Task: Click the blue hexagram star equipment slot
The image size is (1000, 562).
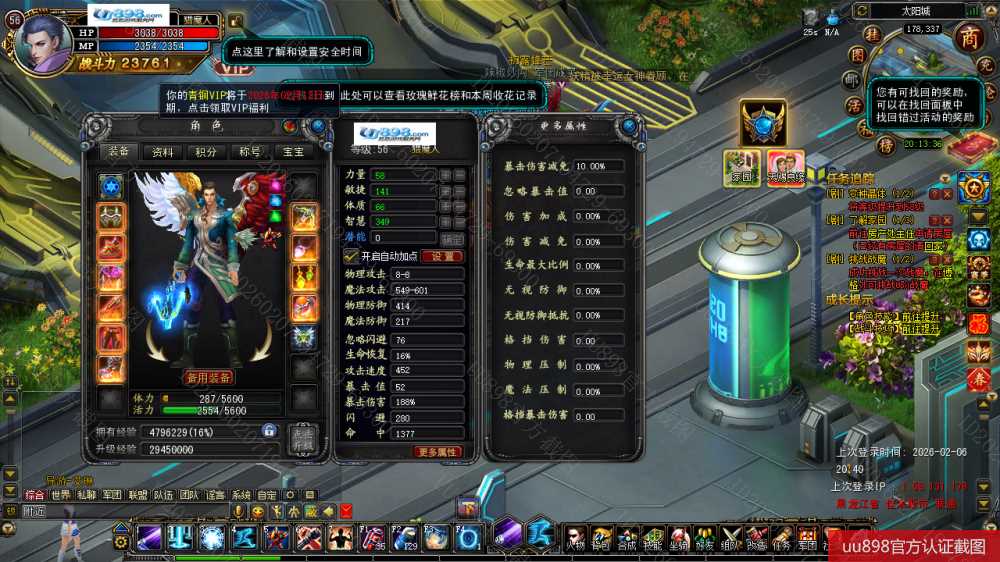Action: tap(109, 186)
